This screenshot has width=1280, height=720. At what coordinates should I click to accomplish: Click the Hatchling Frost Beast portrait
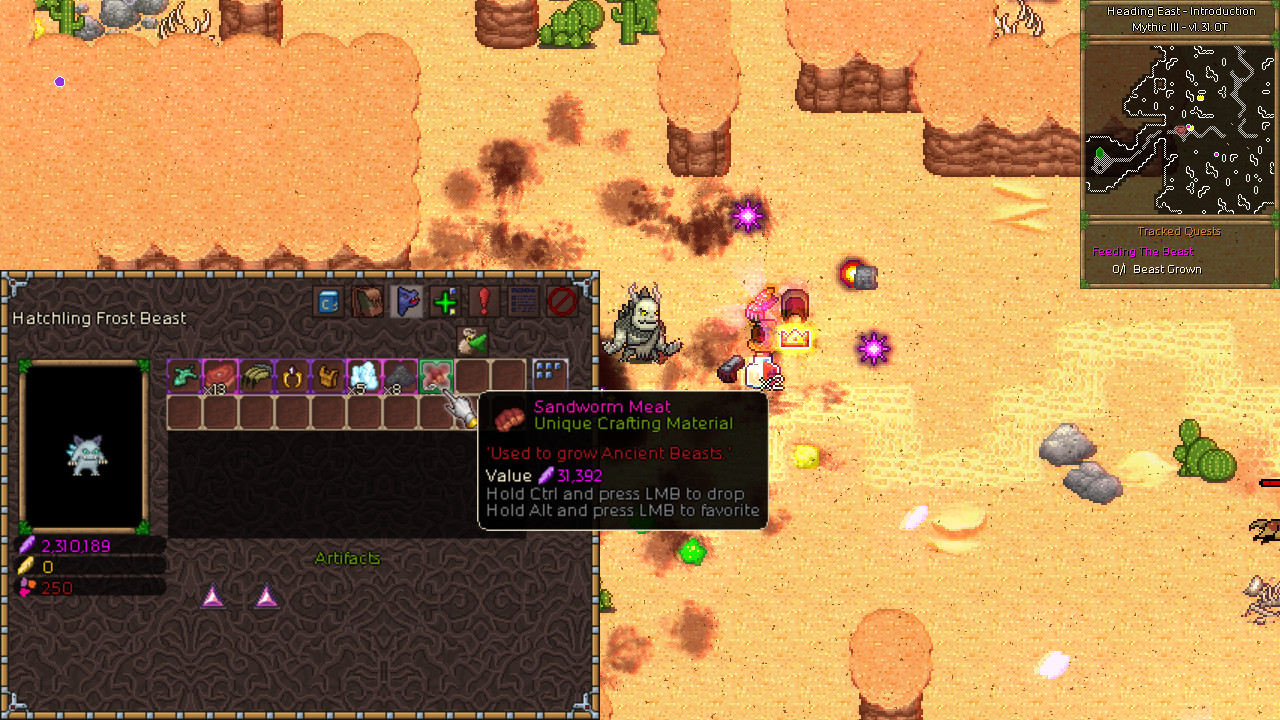pyautogui.click(x=85, y=455)
